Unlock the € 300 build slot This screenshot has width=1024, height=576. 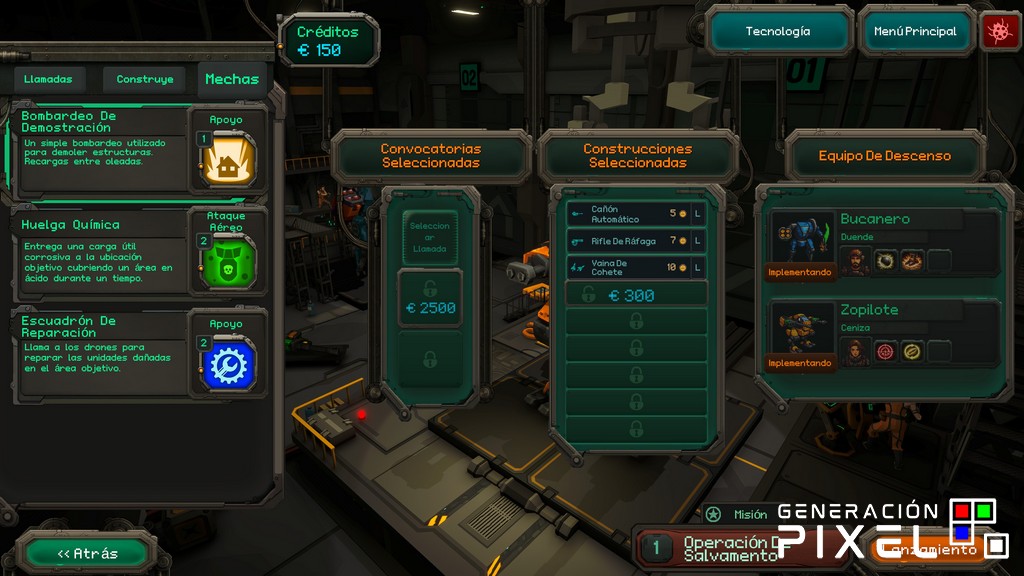click(x=635, y=295)
